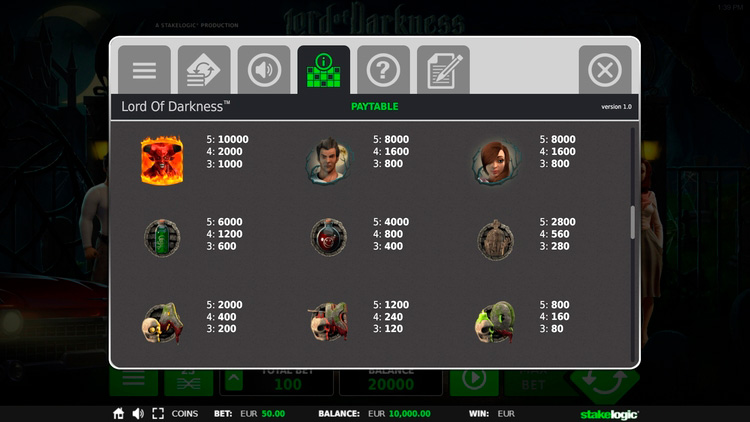Switch display to COINS
The image size is (750, 422).
coord(185,413)
